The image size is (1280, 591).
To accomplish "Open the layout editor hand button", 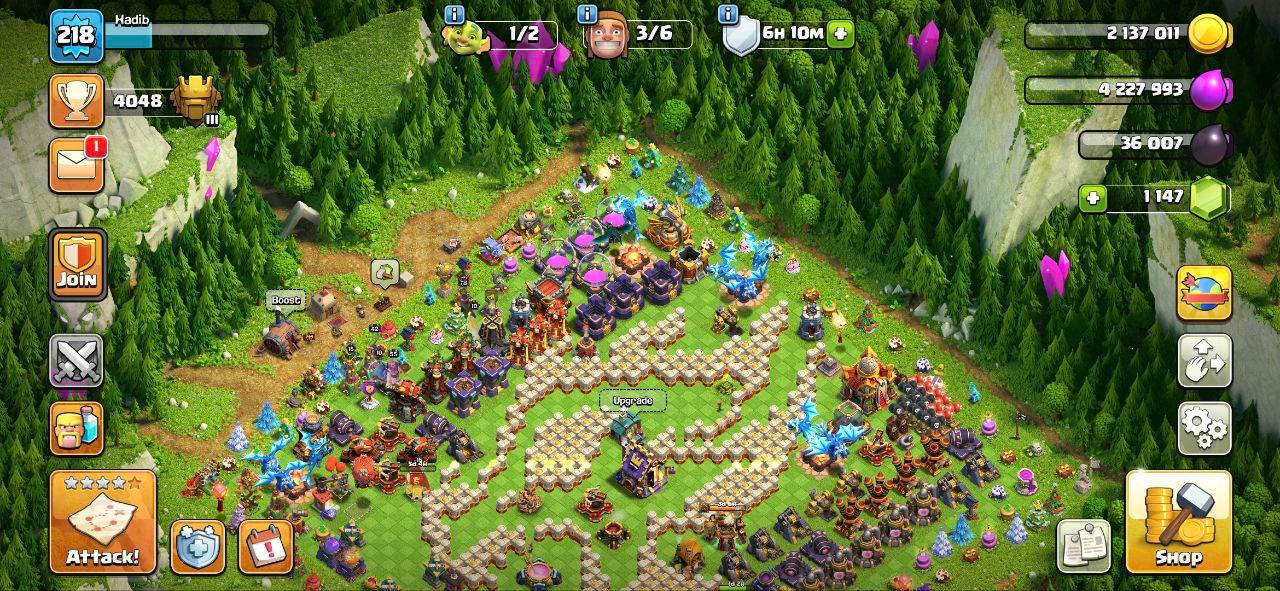I will coord(1204,360).
